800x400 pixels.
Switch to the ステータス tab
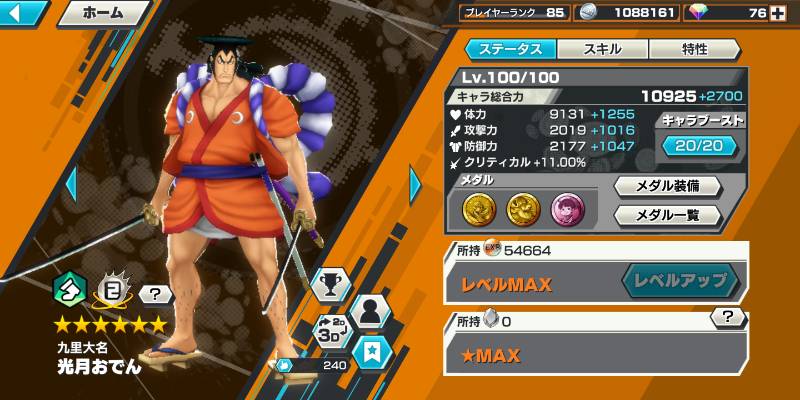pyautogui.click(x=509, y=49)
